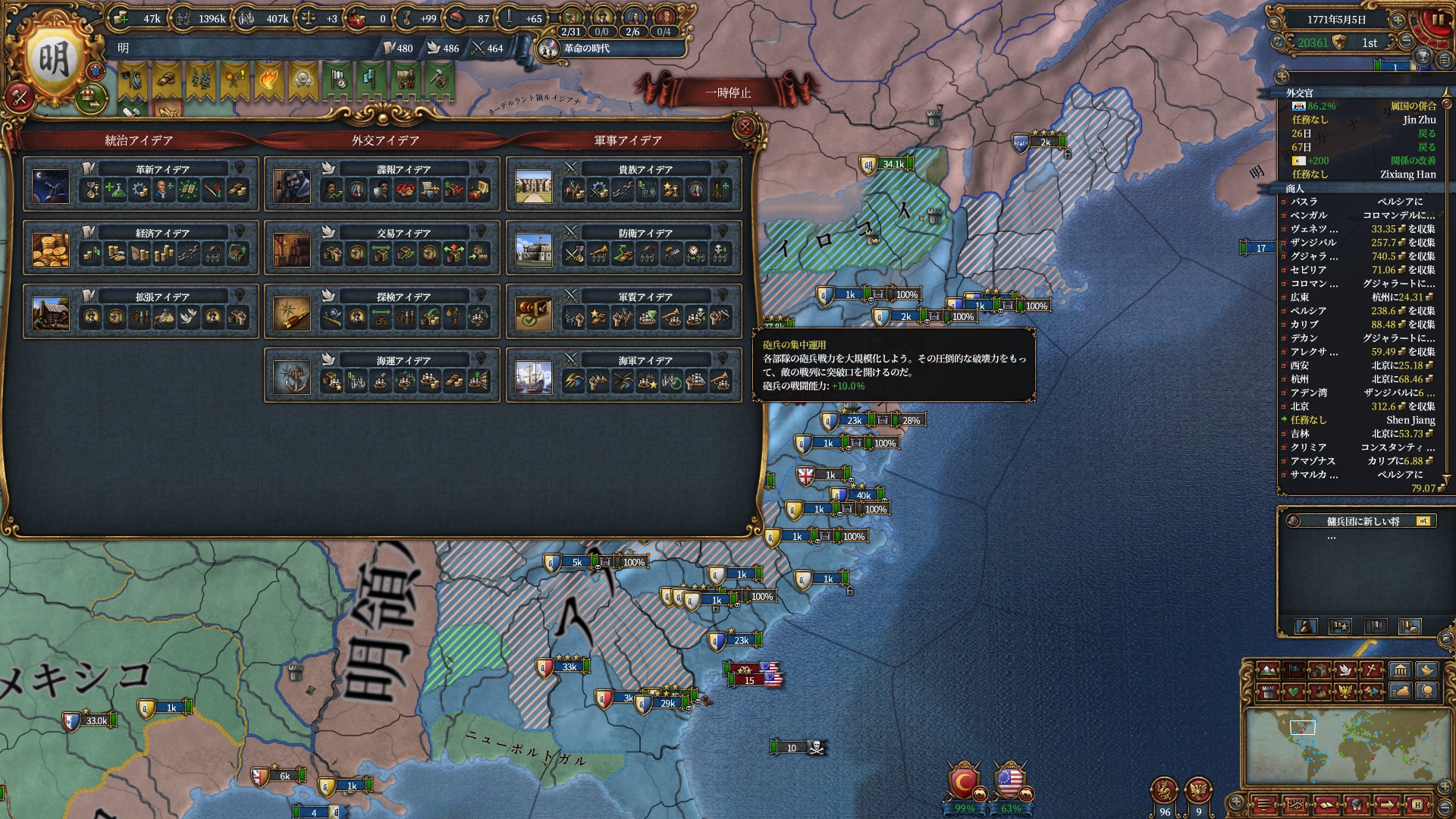Select the United States flag shield
Image resolution: width=1456 pixels, height=819 pixels.
1010,782
